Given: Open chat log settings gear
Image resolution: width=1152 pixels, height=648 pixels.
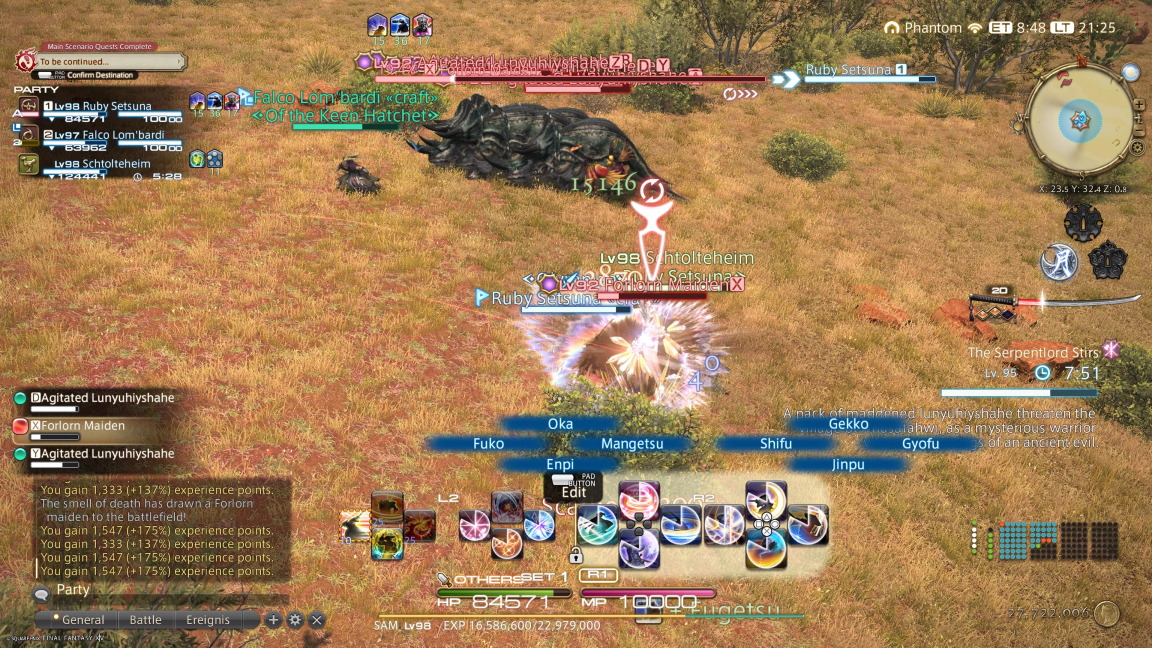Looking at the screenshot, I should [x=295, y=620].
